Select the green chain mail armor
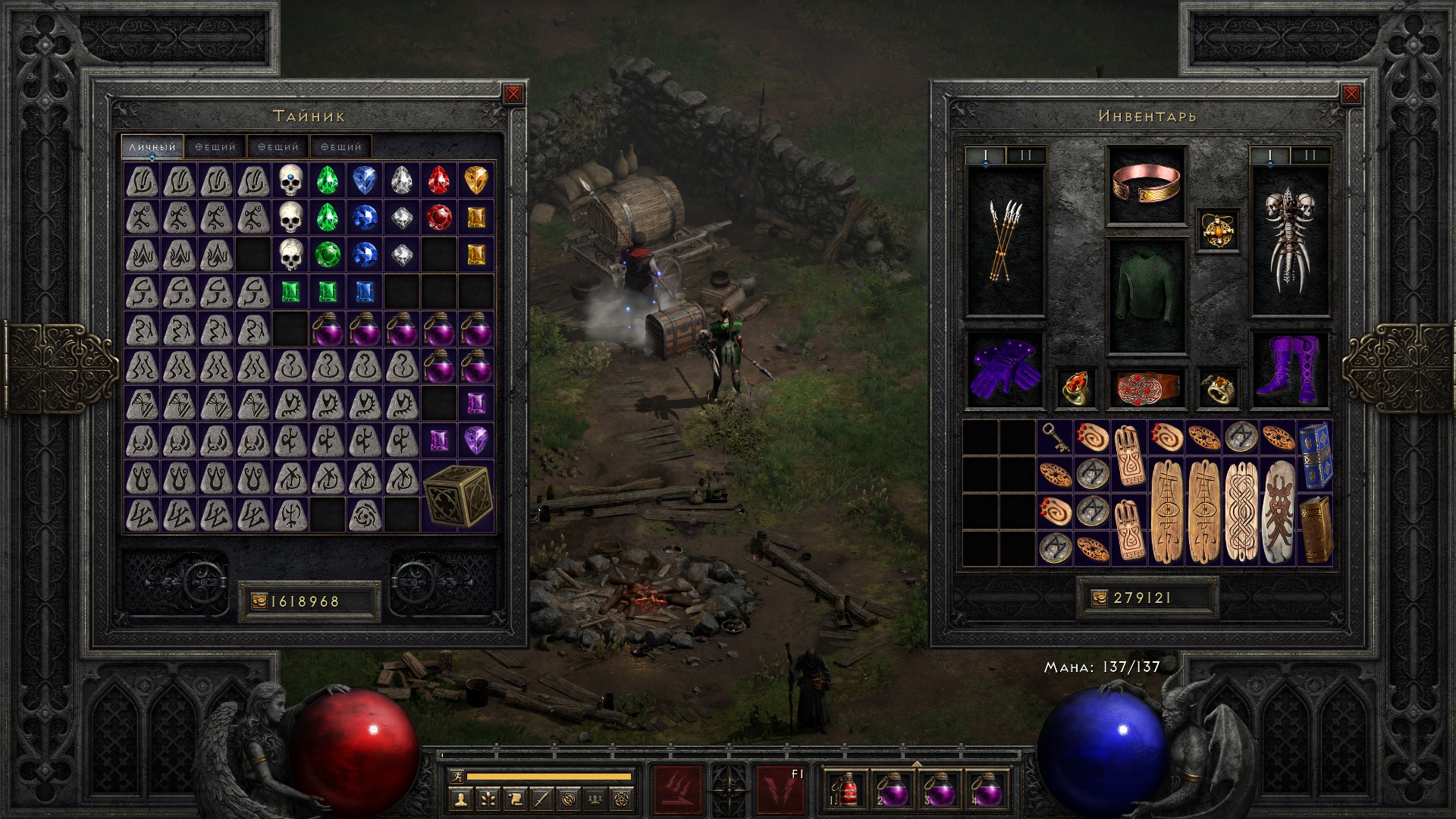Screen dimensions: 1456x819 pyautogui.click(x=1146, y=296)
